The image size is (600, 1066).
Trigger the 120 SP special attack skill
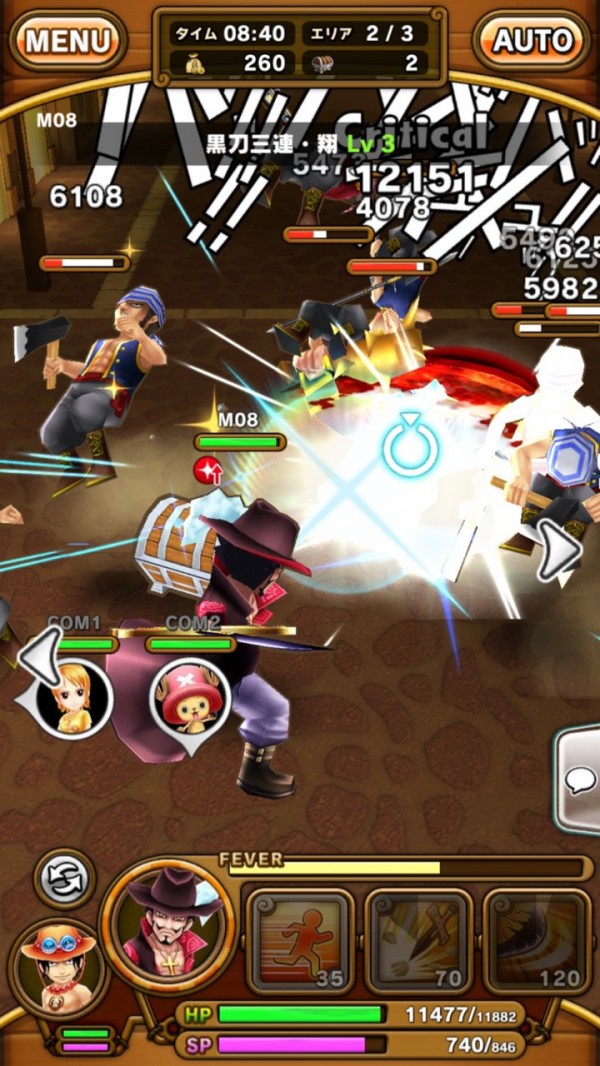[x=535, y=942]
